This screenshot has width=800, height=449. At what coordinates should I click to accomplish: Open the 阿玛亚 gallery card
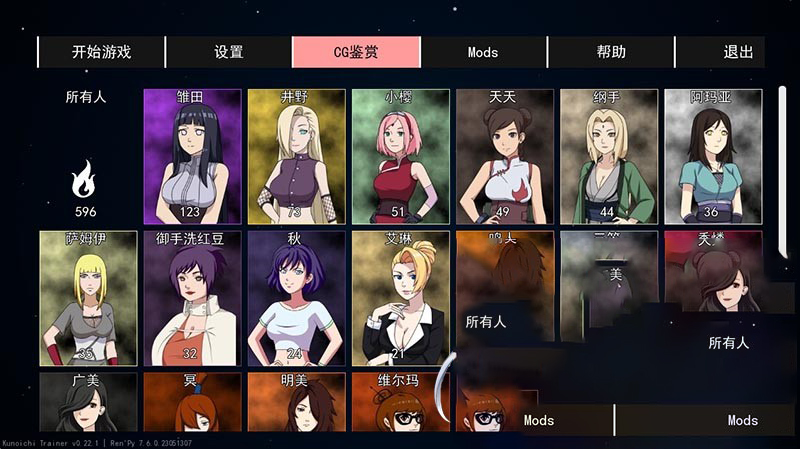coord(712,157)
